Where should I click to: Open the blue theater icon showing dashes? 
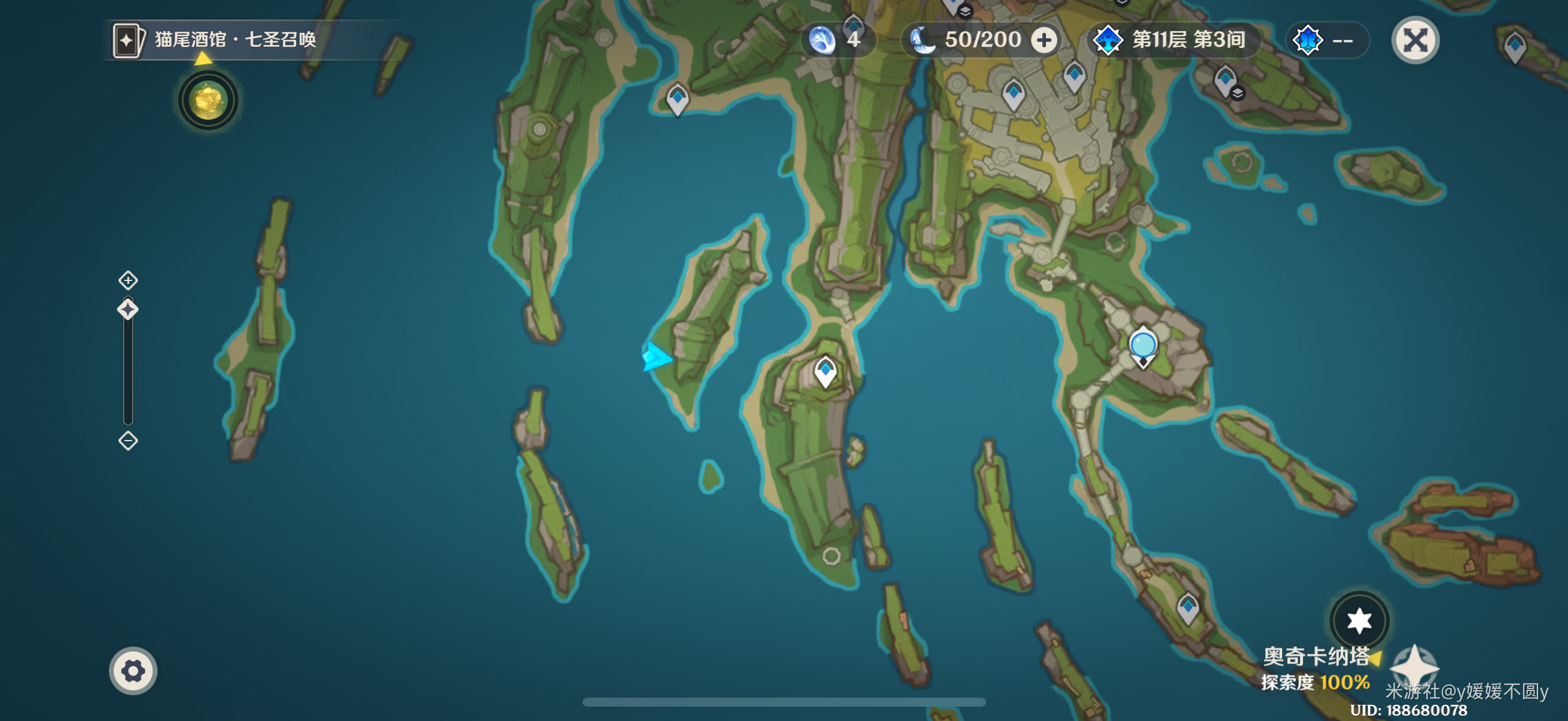coord(1307,40)
